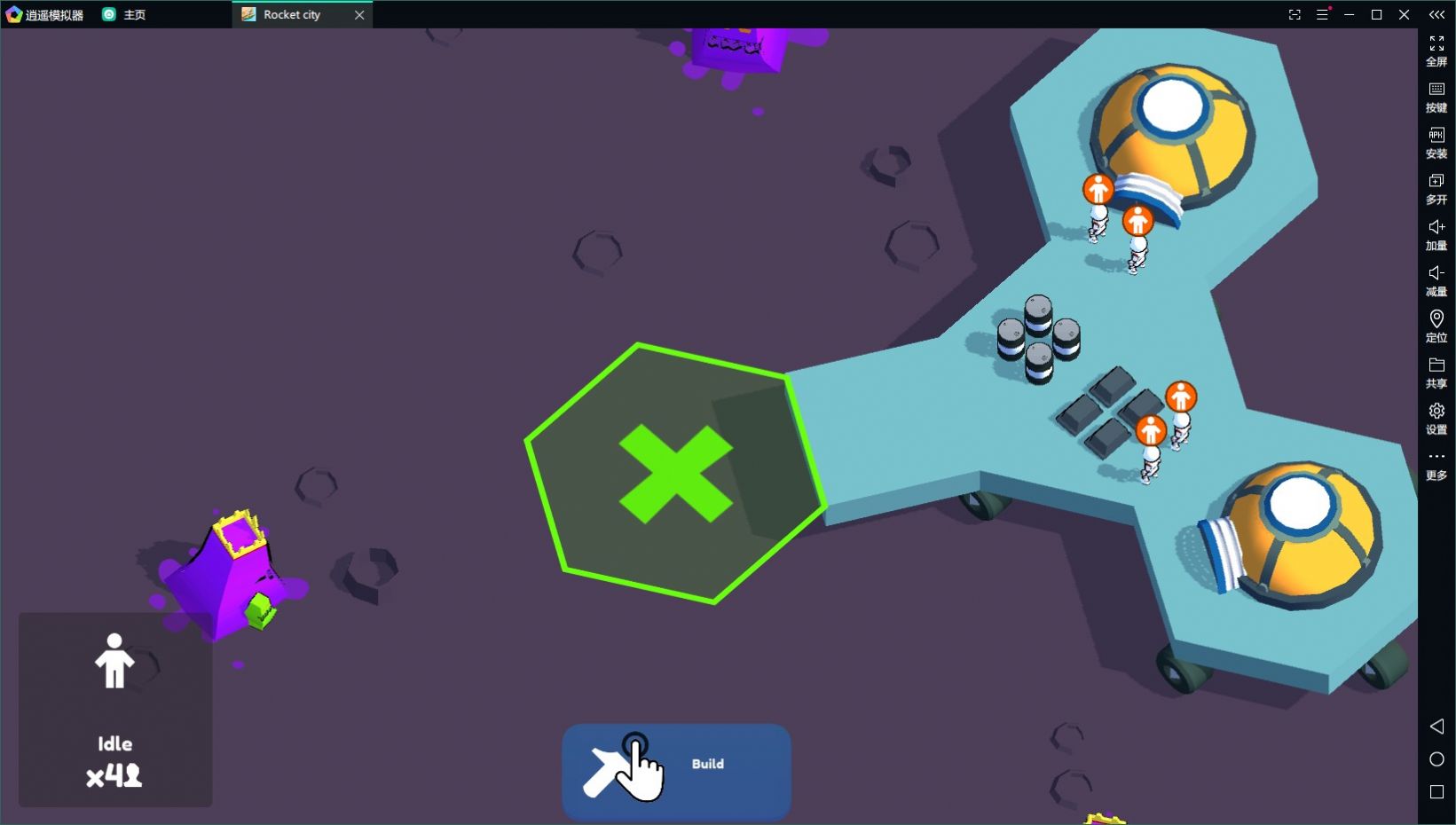Open the Idle workers panel

point(115,709)
